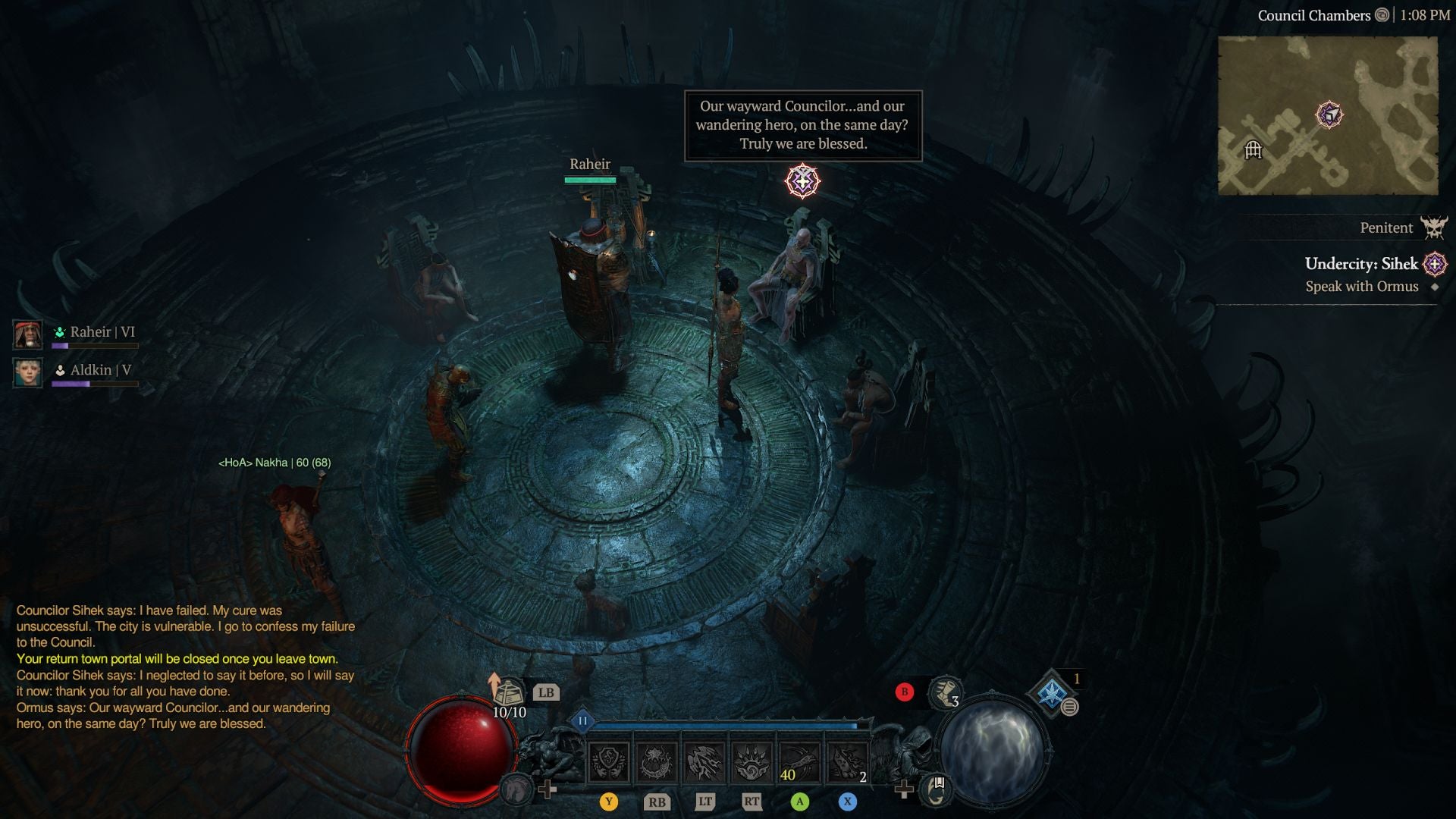Click the Speak with Ormus objective

[1363, 287]
